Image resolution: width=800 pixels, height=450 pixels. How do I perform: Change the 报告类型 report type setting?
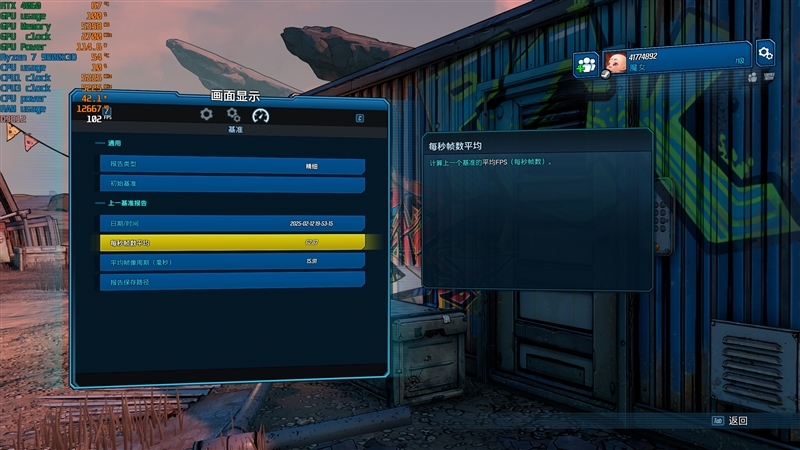(x=231, y=166)
